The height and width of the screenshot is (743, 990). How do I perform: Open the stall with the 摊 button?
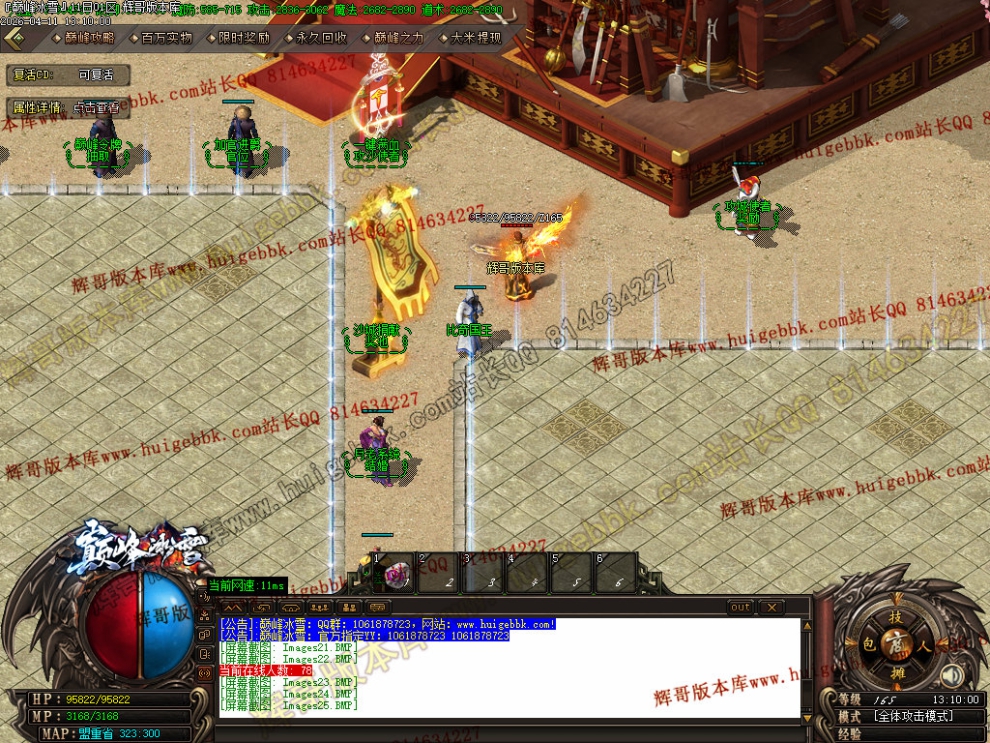click(x=897, y=673)
